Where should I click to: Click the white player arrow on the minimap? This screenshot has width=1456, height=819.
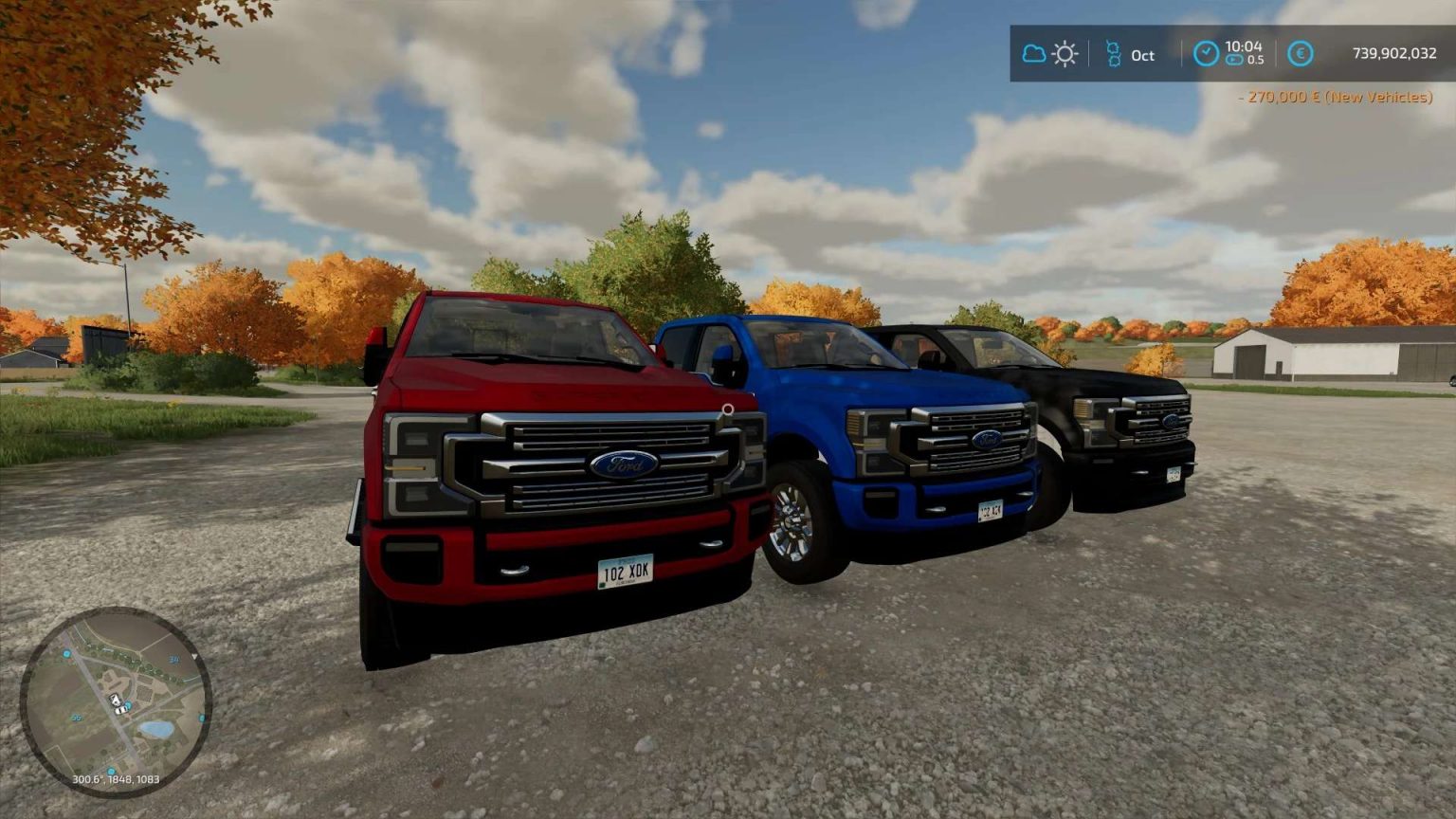click(x=116, y=700)
